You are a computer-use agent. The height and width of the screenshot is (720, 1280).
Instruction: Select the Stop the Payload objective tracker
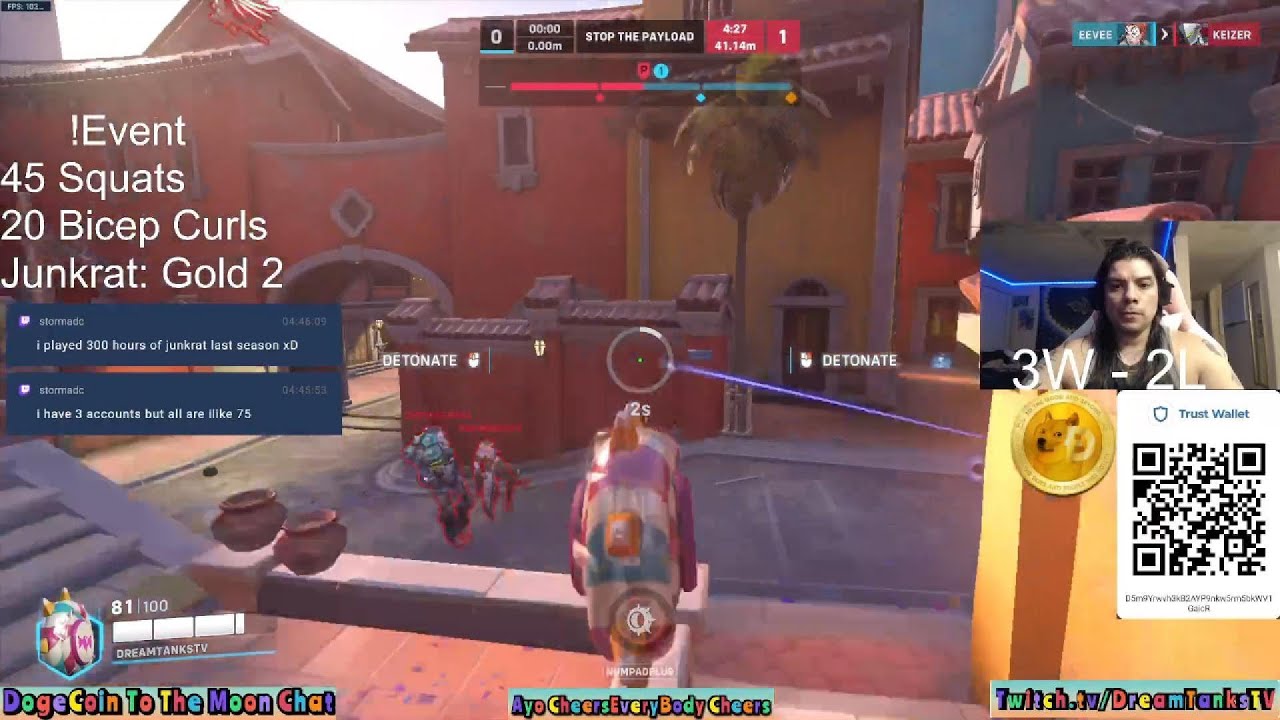[639, 36]
